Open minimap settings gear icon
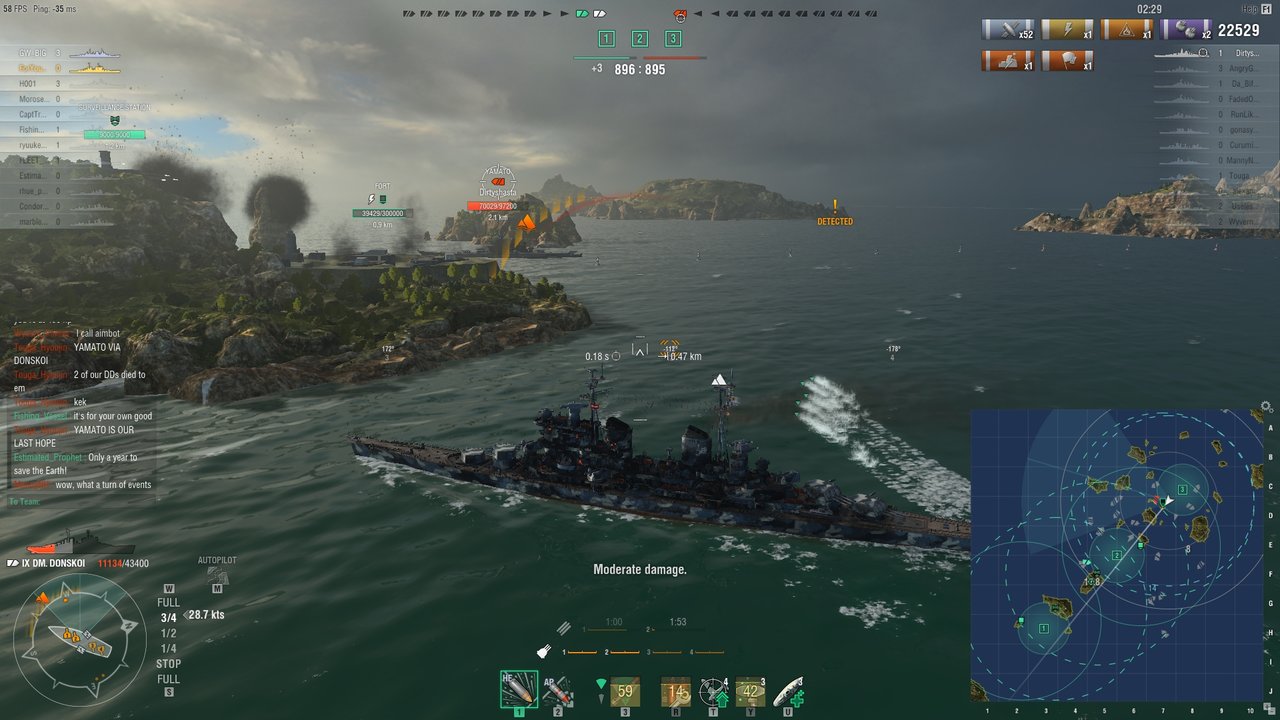 pos(1267,407)
